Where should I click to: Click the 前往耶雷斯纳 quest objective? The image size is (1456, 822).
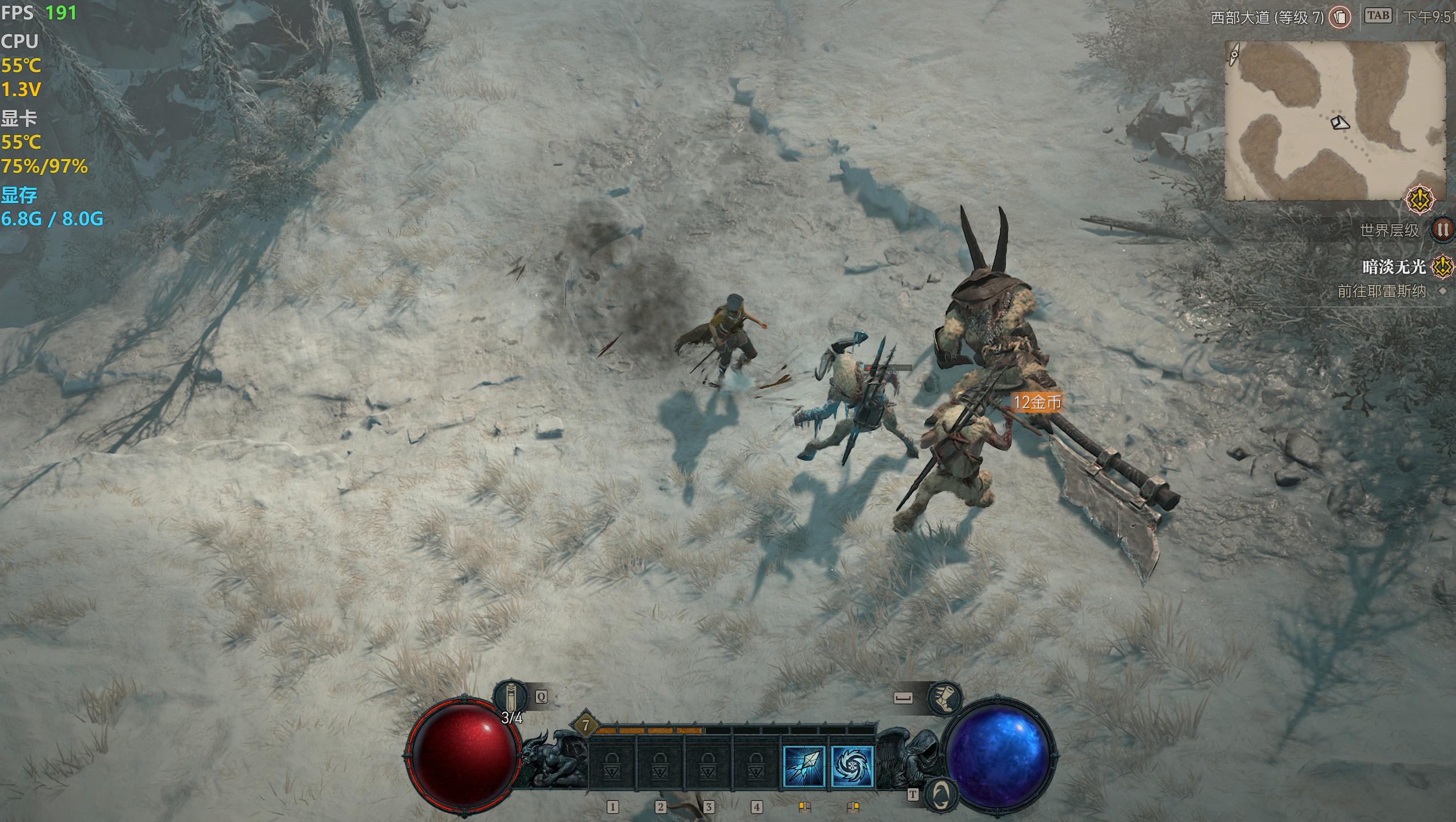[x=1381, y=291]
